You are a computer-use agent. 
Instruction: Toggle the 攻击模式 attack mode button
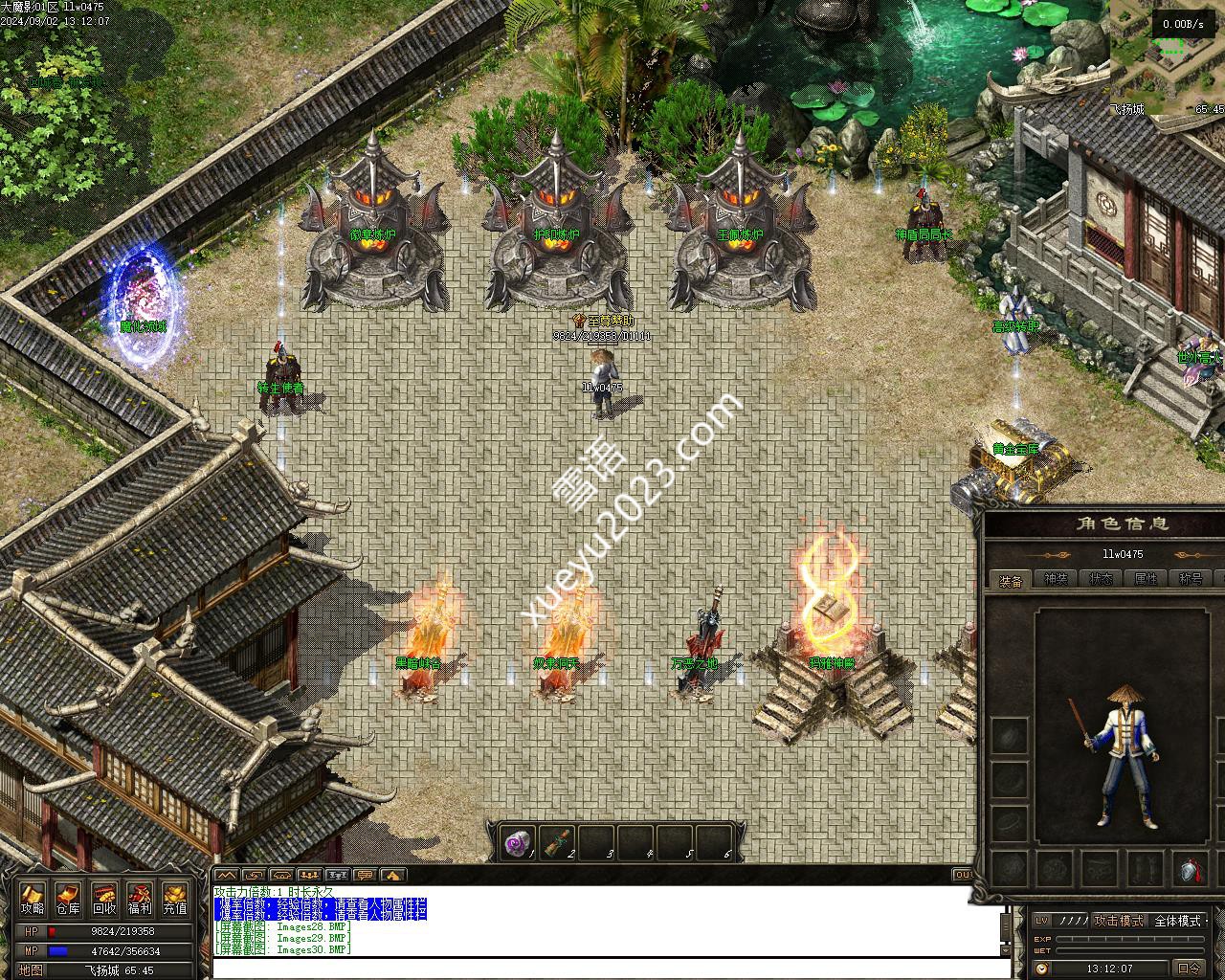pyautogui.click(x=1120, y=922)
